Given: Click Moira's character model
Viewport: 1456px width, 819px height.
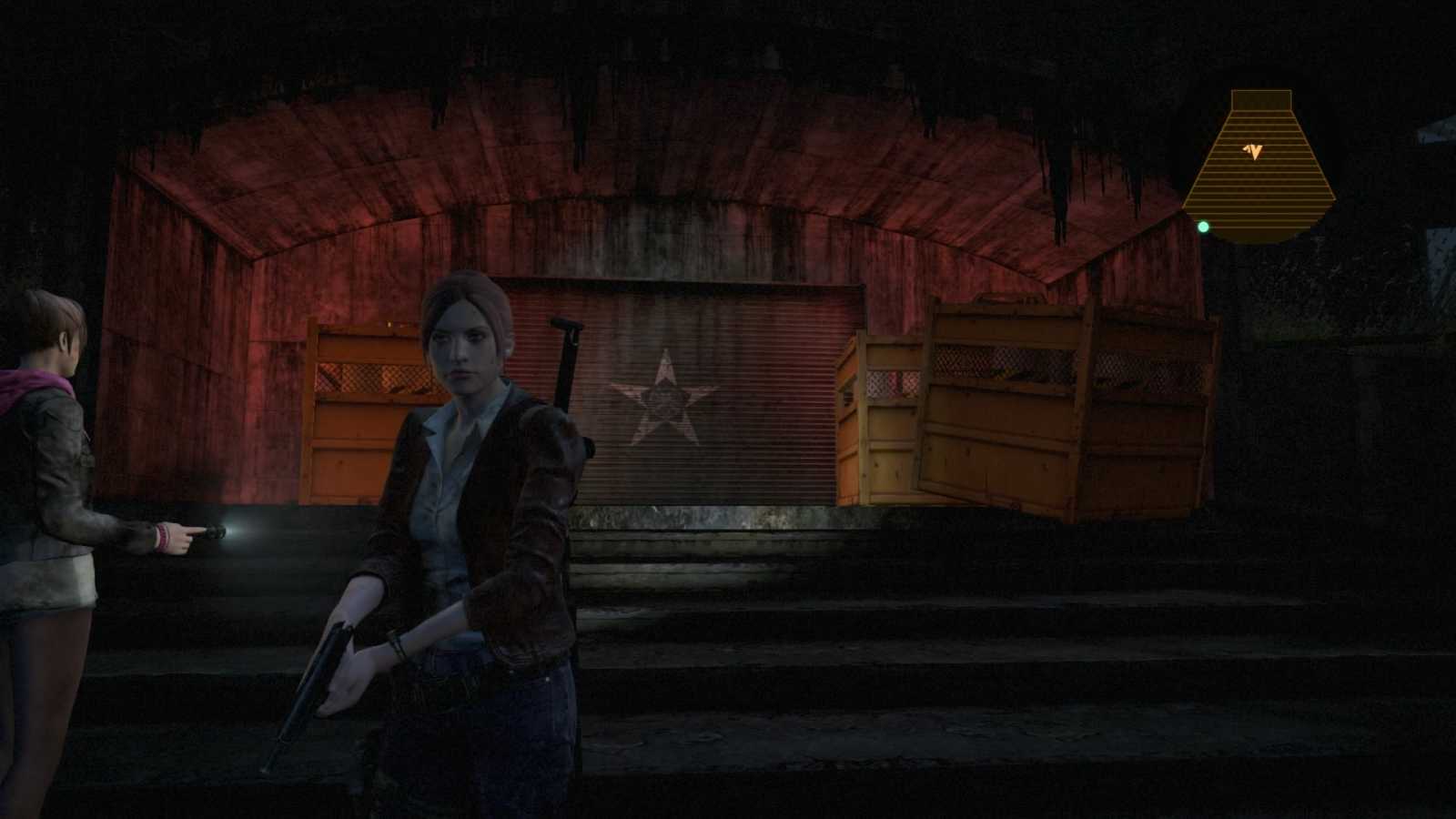Looking at the screenshot, I should pyautogui.click(x=55, y=455).
